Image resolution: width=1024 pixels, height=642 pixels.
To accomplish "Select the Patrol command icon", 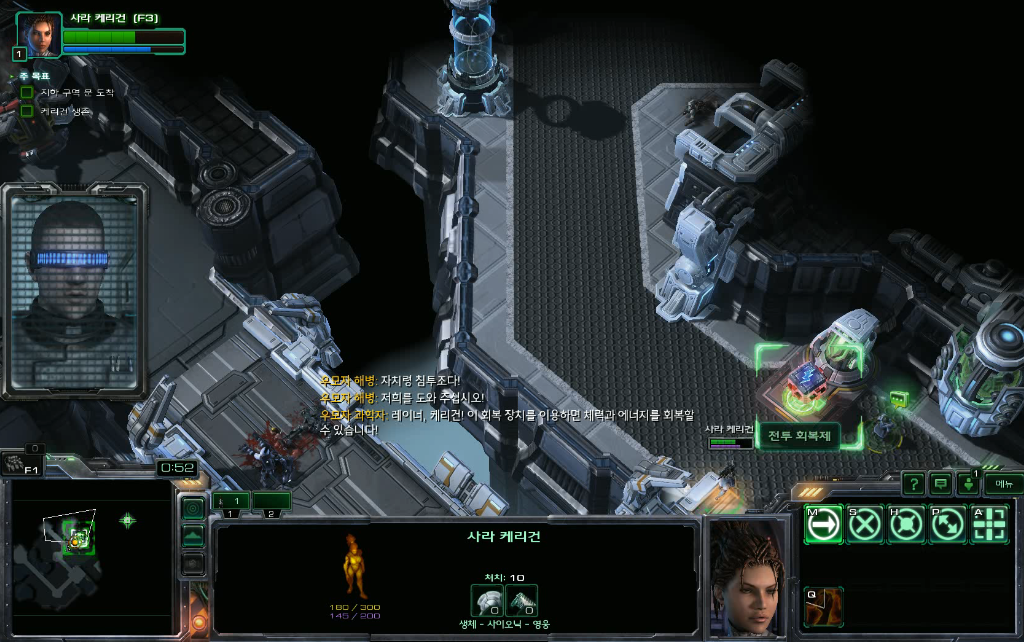I will coord(947,525).
